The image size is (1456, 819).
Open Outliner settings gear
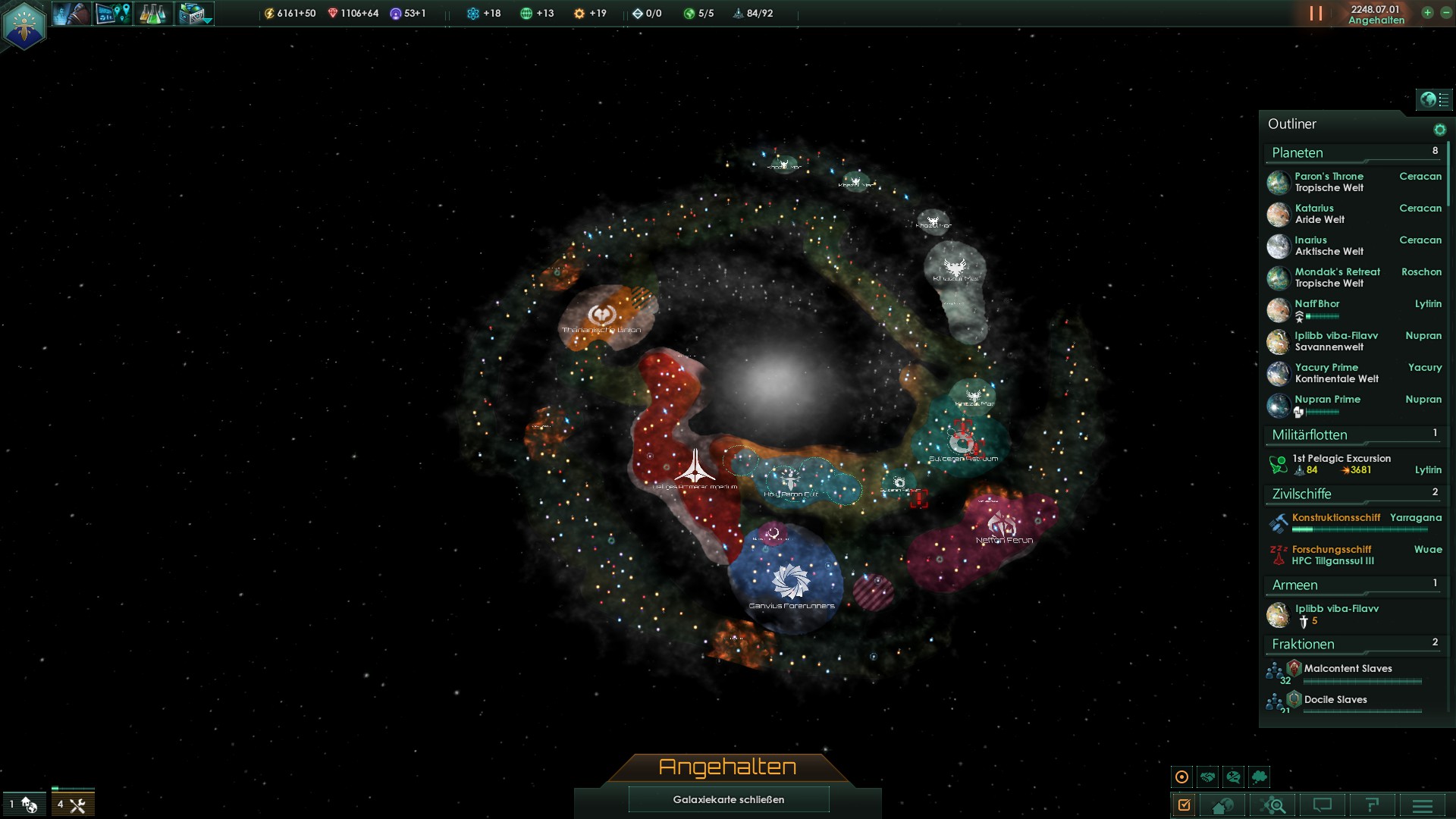pos(1439,130)
